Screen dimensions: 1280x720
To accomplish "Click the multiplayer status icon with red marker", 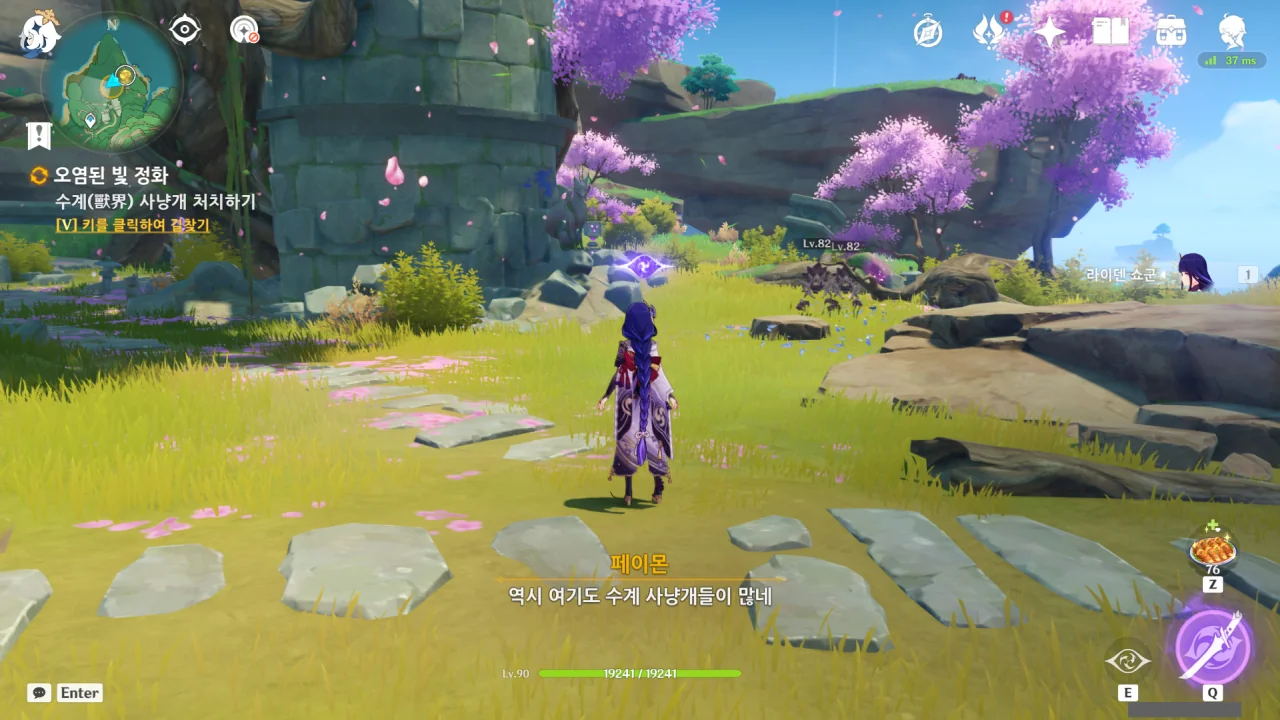I will point(244,30).
